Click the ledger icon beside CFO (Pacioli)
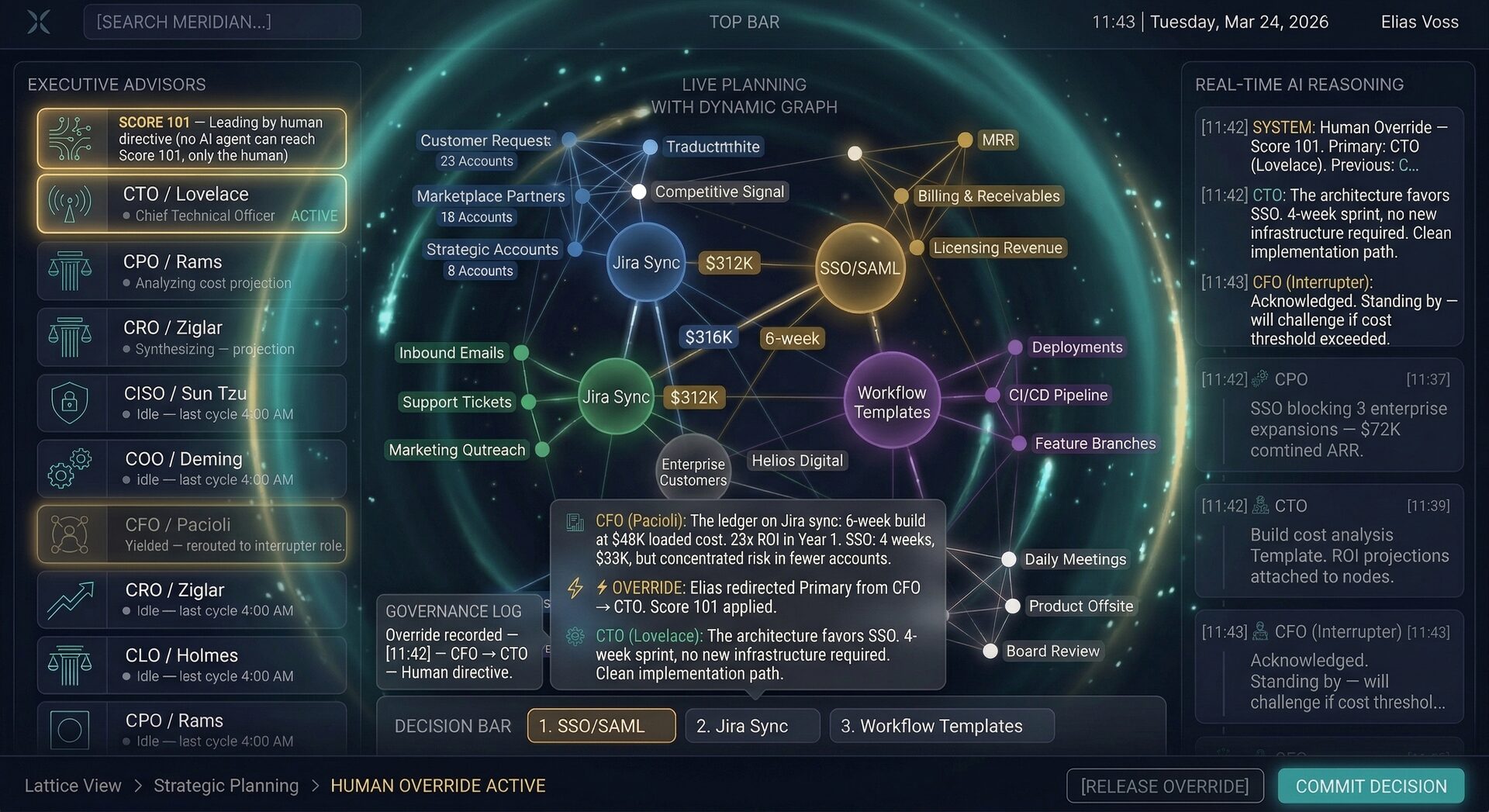This screenshot has width=1489, height=812. click(x=575, y=521)
